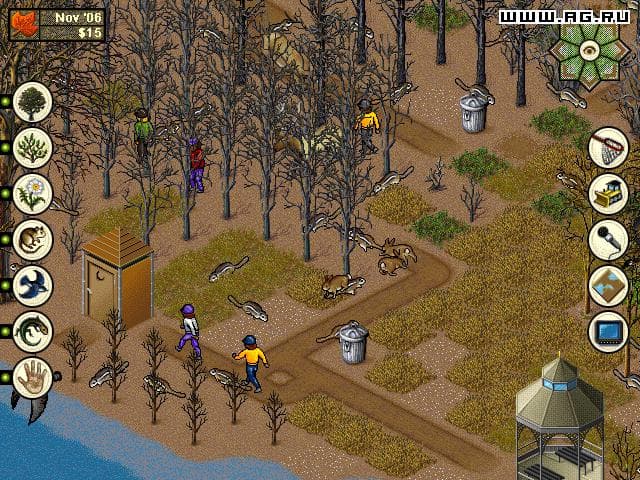Activate the bulldozer tool
This screenshot has height=480, width=640.
point(608,193)
